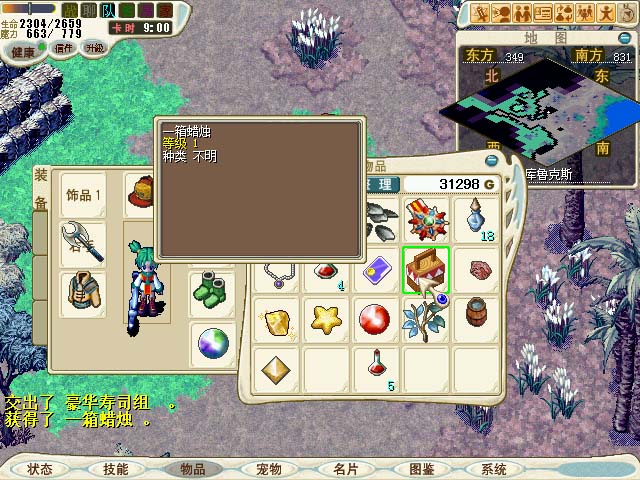Open the 系统 system menu
This screenshot has width=640, height=480.
click(494, 468)
